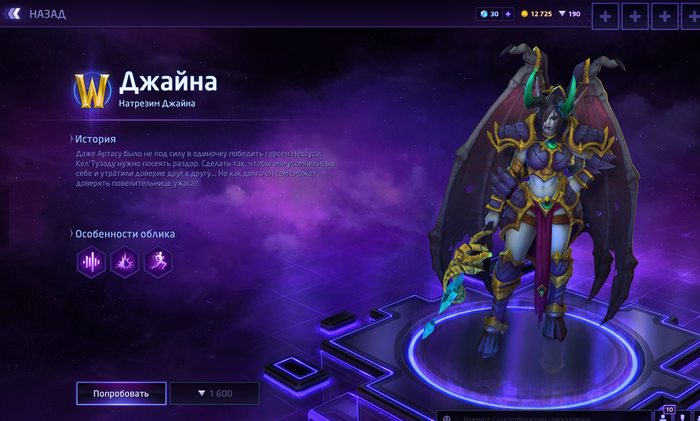This screenshot has height=421, width=700.
Task: Buy the skin for 1 600 shards
Action: (214, 393)
